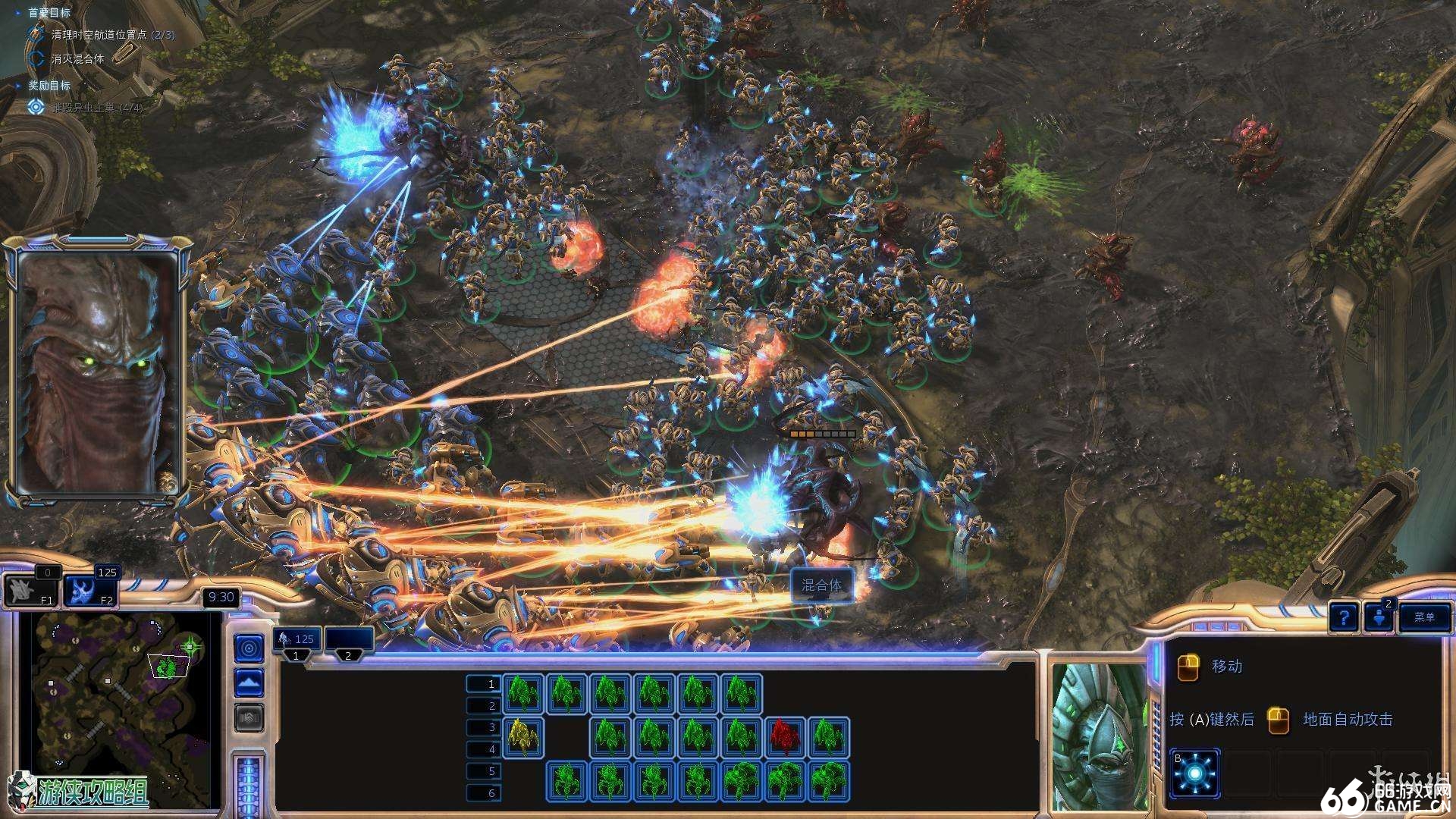Toggle minimap terrain display button

tap(249, 682)
